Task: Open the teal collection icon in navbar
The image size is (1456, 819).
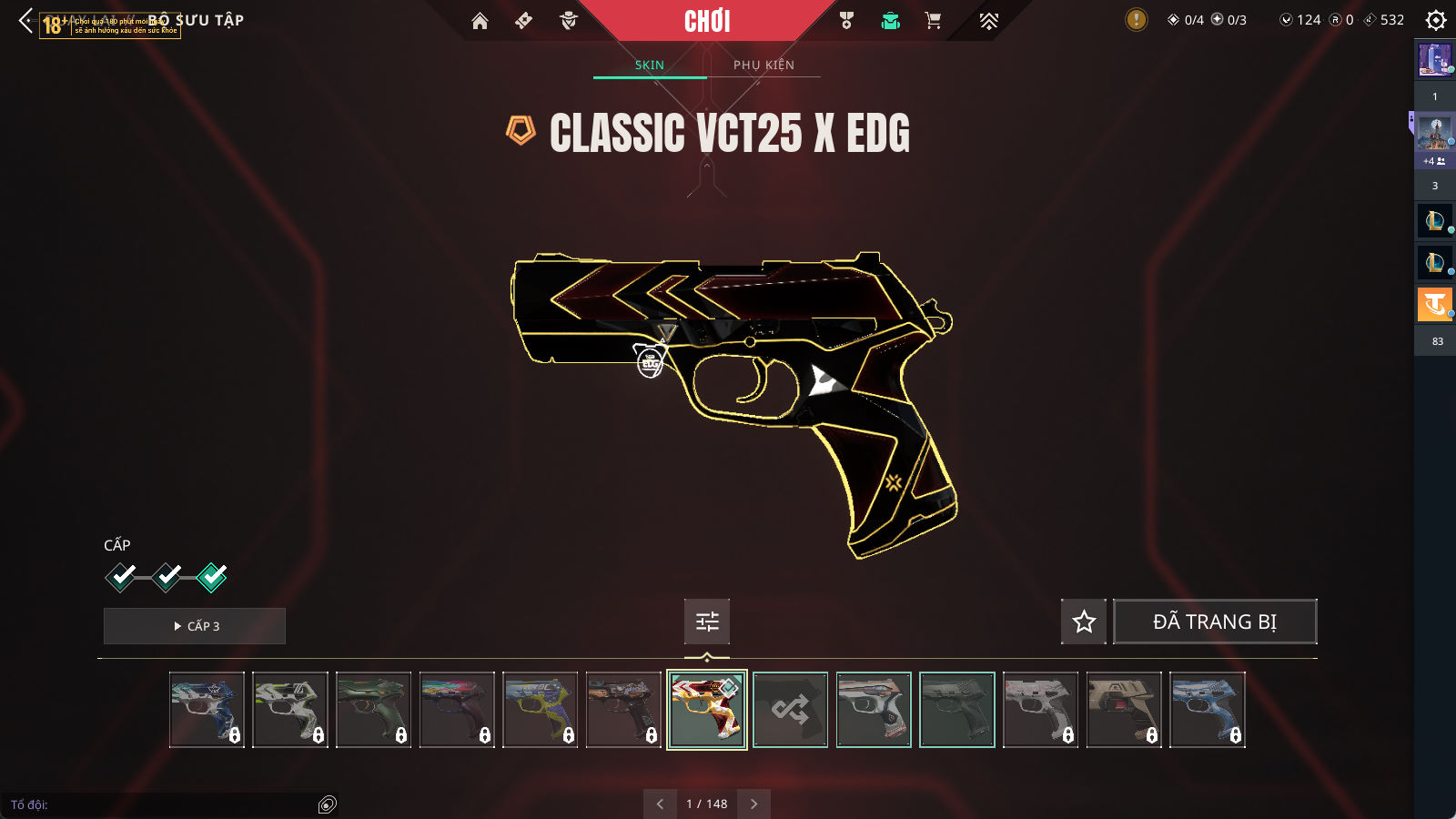Action: [x=890, y=21]
